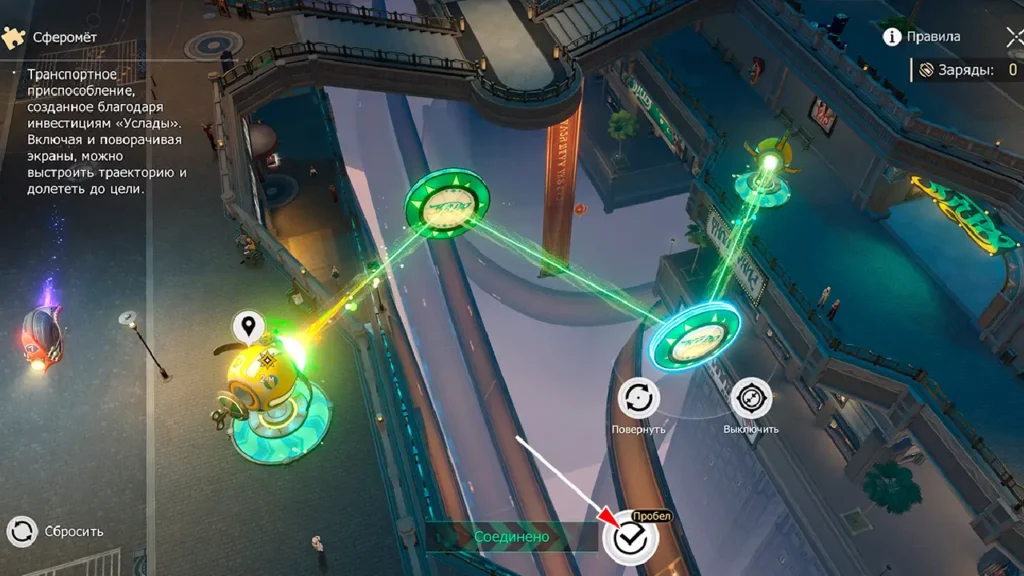The width and height of the screenshot is (1024, 576).
Task: Reset the puzzle with Сбросить
Action: 22,531
